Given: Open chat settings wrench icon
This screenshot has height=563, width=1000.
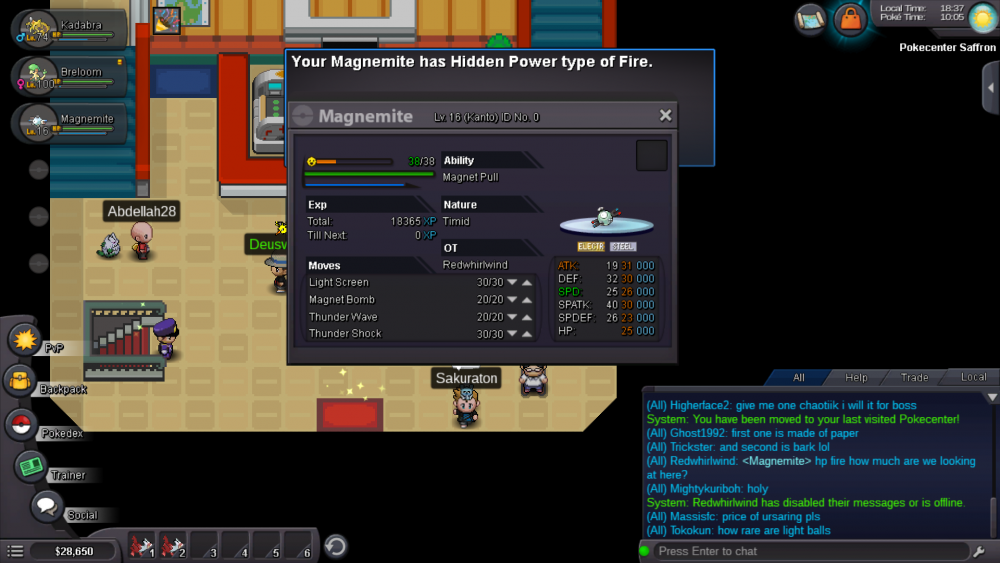Looking at the screenshot, I should [x=978, y=551].
